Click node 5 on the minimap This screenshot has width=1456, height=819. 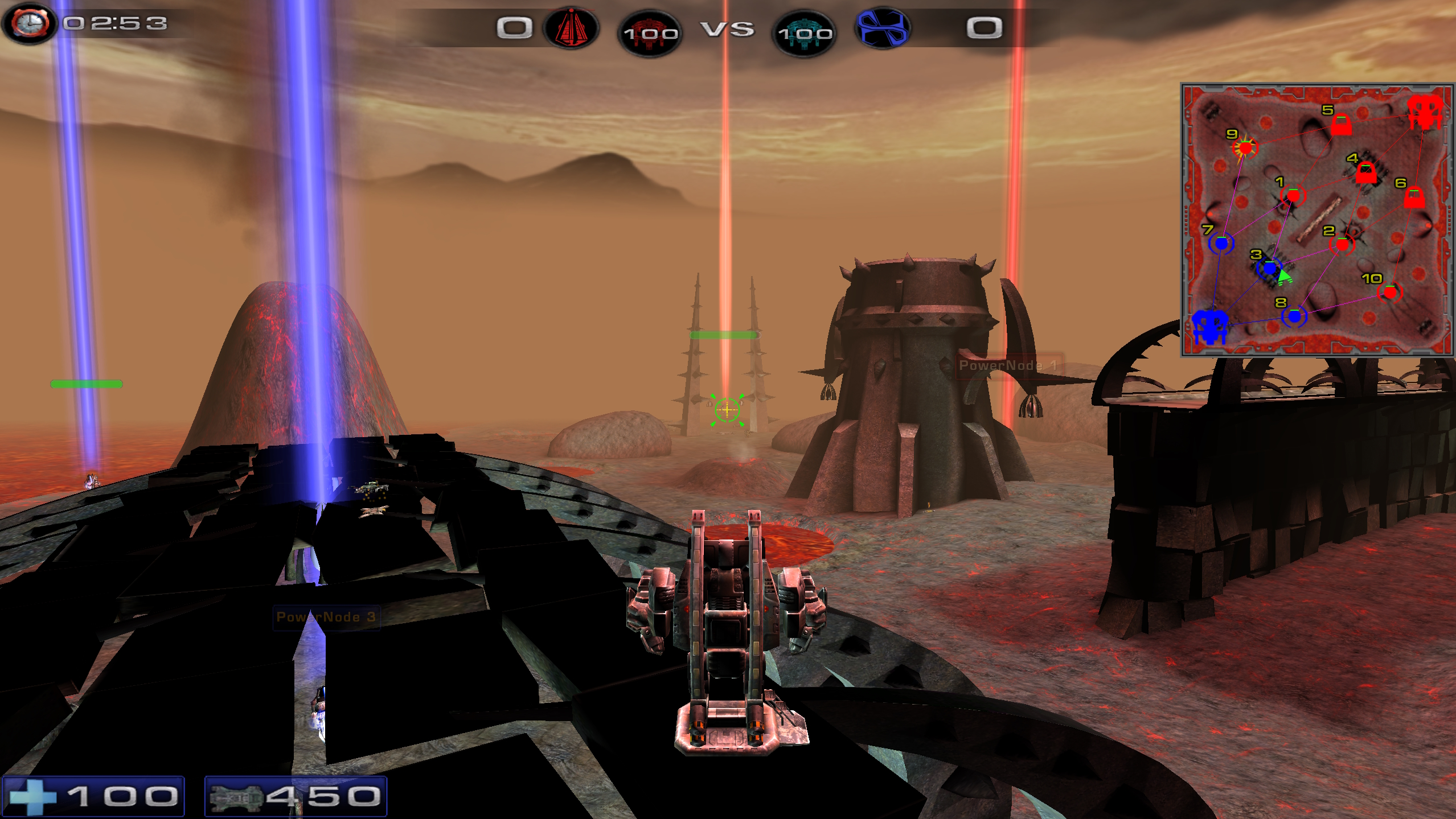pyautogui.click(x=1341, y=125)
